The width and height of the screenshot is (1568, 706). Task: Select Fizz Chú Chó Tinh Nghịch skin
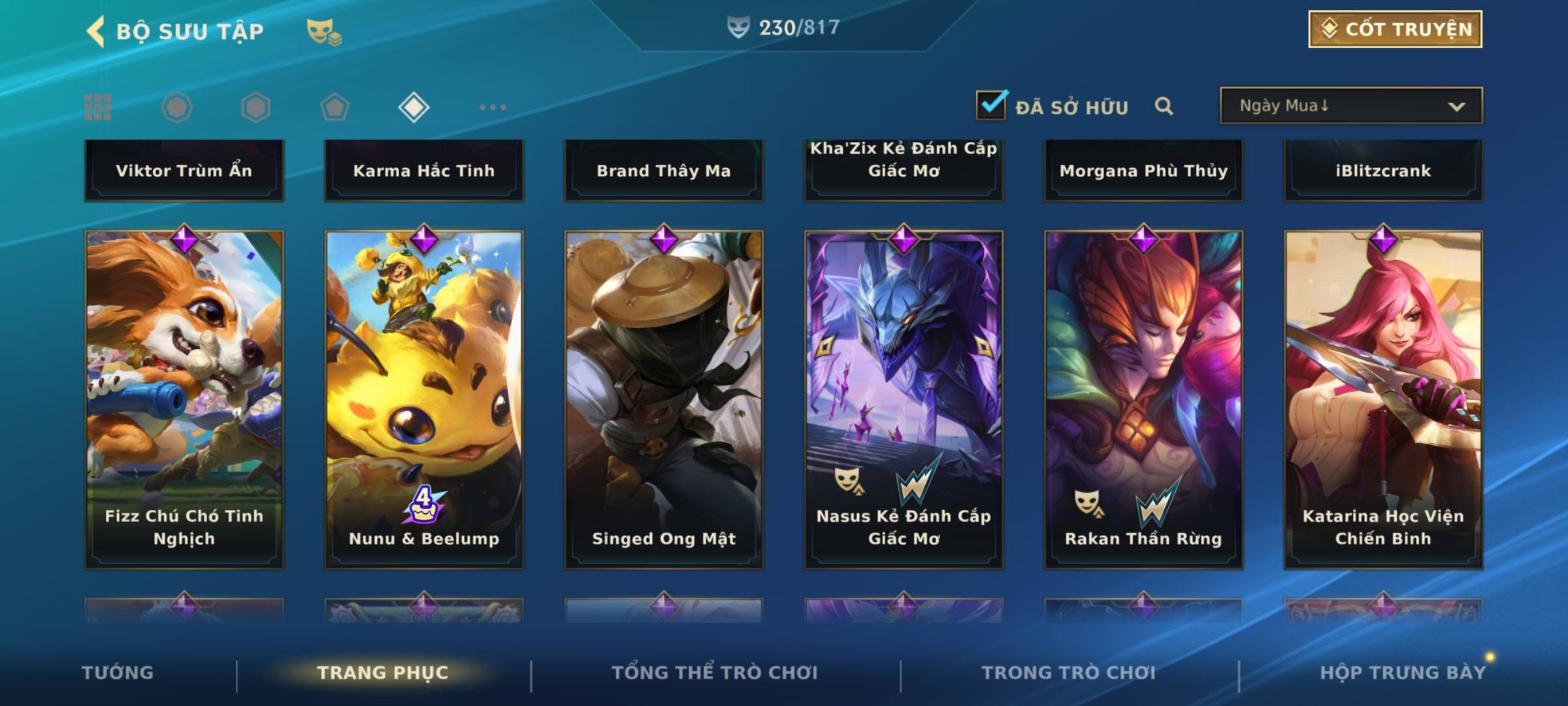(184, 399)
